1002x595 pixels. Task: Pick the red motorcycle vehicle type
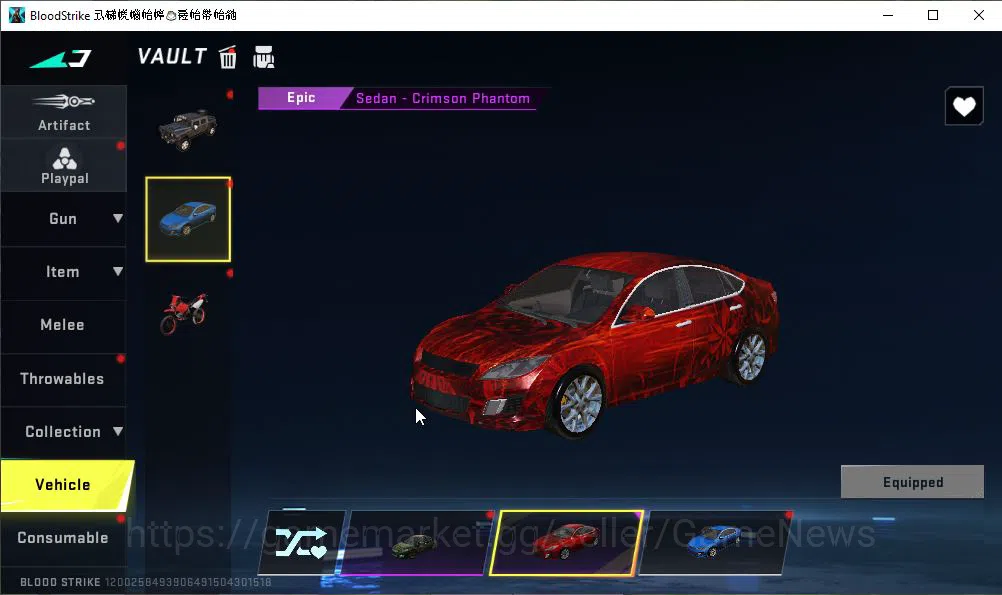[x=185, y=311]
